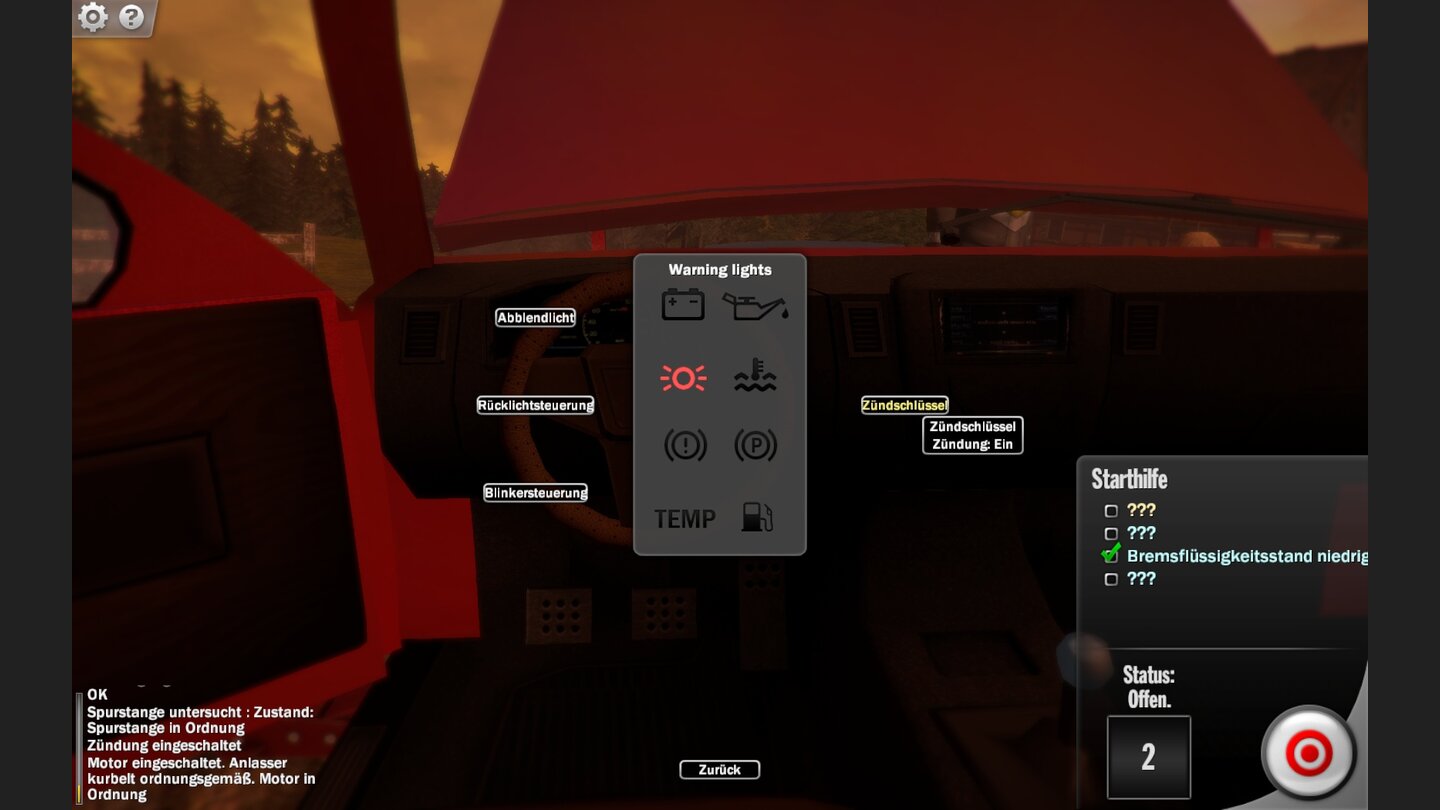Select the glowing alternator warning light
Image resolution: width=1440 pixels, height=810 pixels.
[683, 377]
